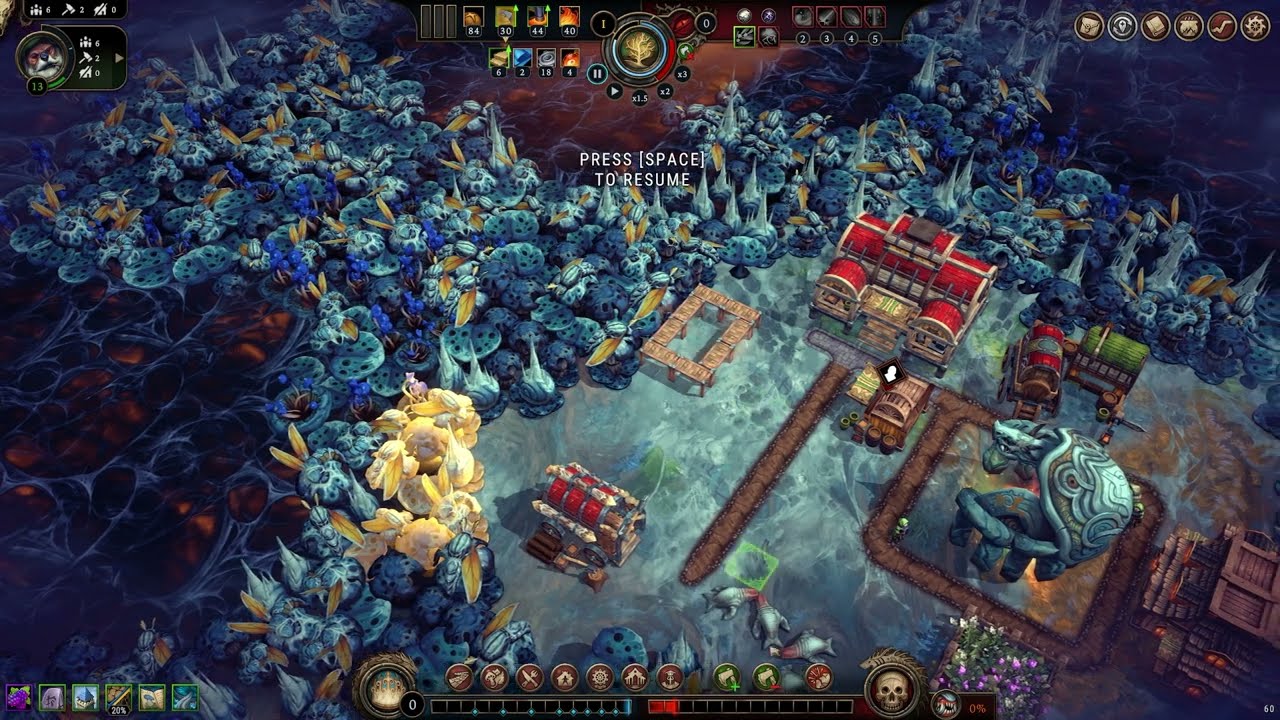This screenshot has height=720, width=1280.
Task: Open the recipes cooking pot panel
Action: pyautogui.click(x=1188, y=27)
